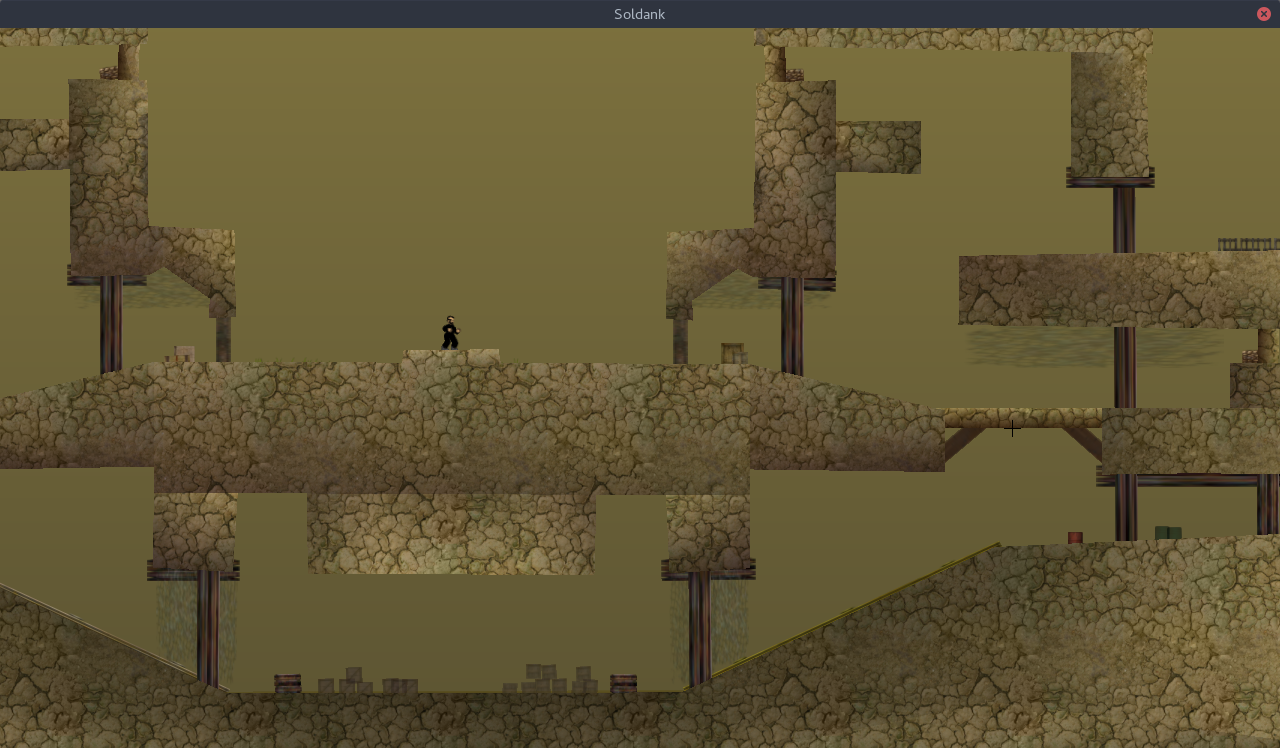This screenshot has width=1280, height=748.
Task: Click the player soldier character
Action: pos(448,332)
